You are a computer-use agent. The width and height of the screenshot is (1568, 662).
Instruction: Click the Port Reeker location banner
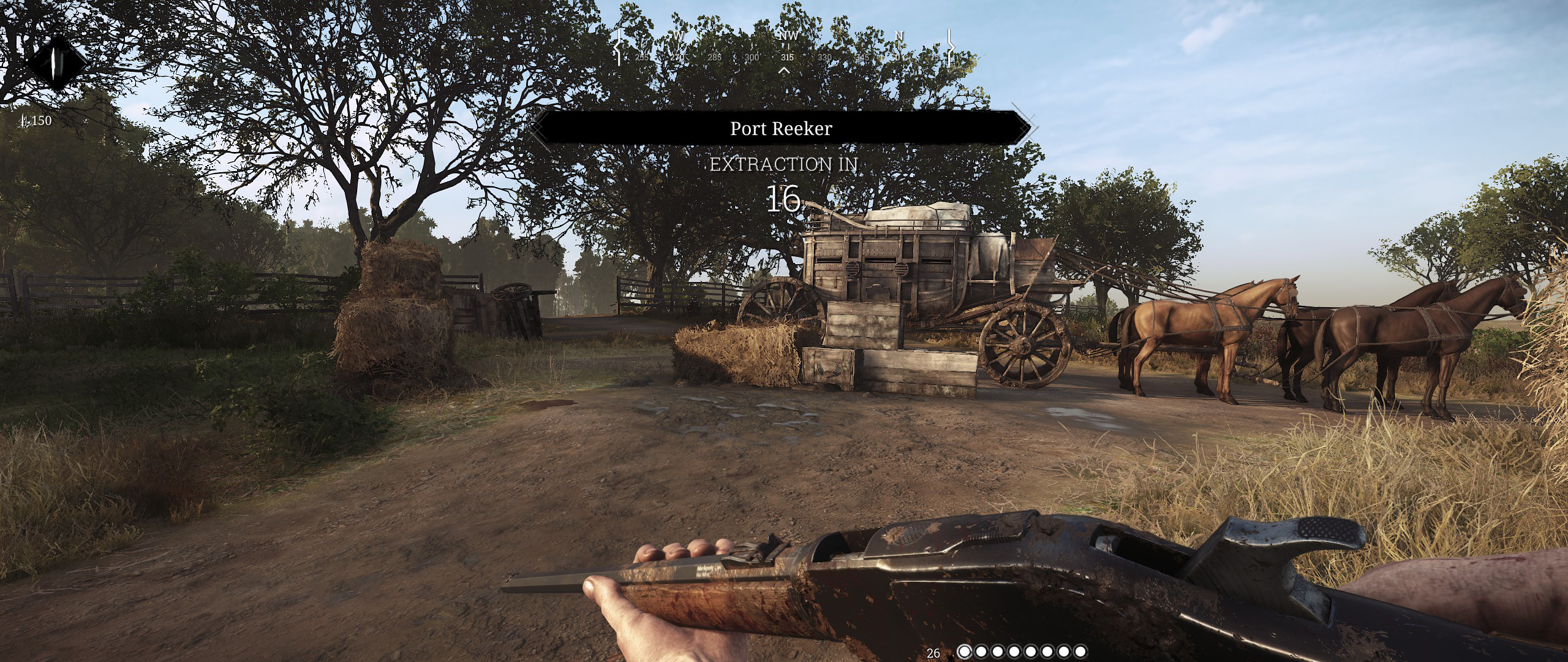781,128
